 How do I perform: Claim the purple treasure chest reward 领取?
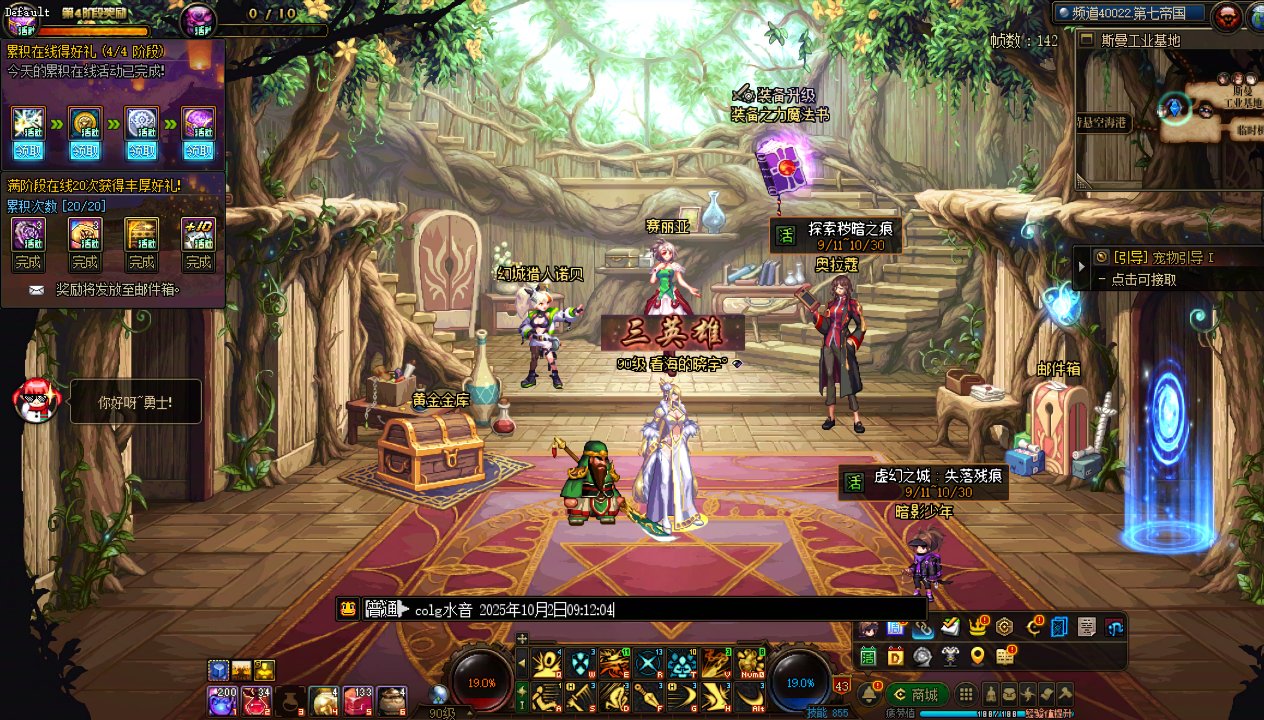point(199,151)
